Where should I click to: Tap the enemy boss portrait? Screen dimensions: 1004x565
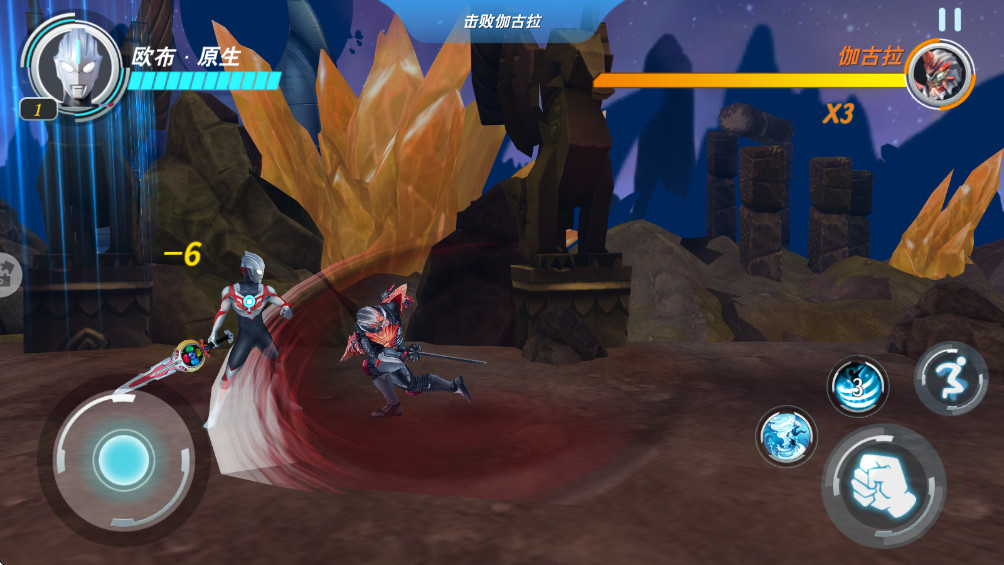tap(939, 73)
